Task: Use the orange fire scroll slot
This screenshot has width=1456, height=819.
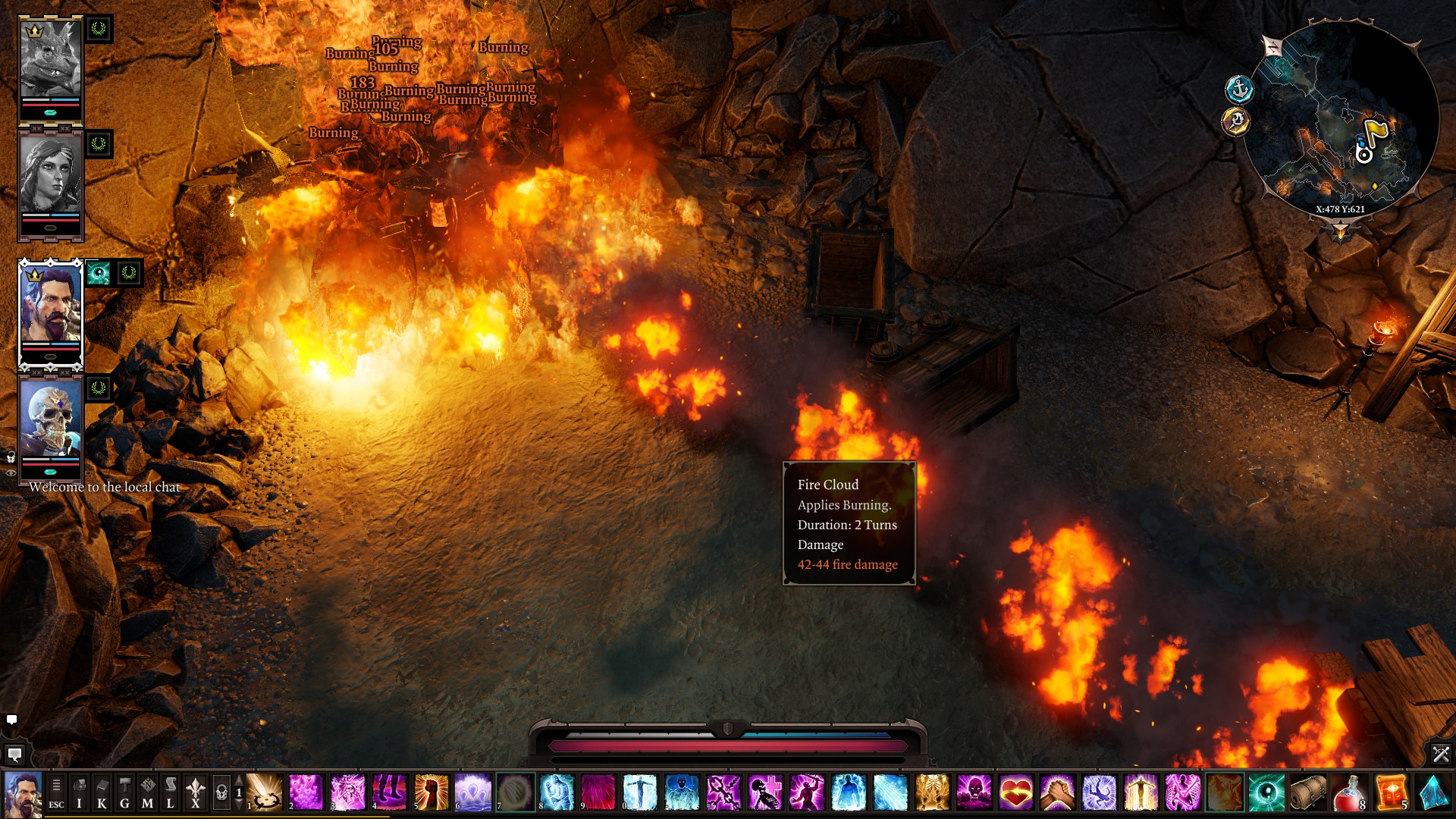Action: click(1391, 792)
